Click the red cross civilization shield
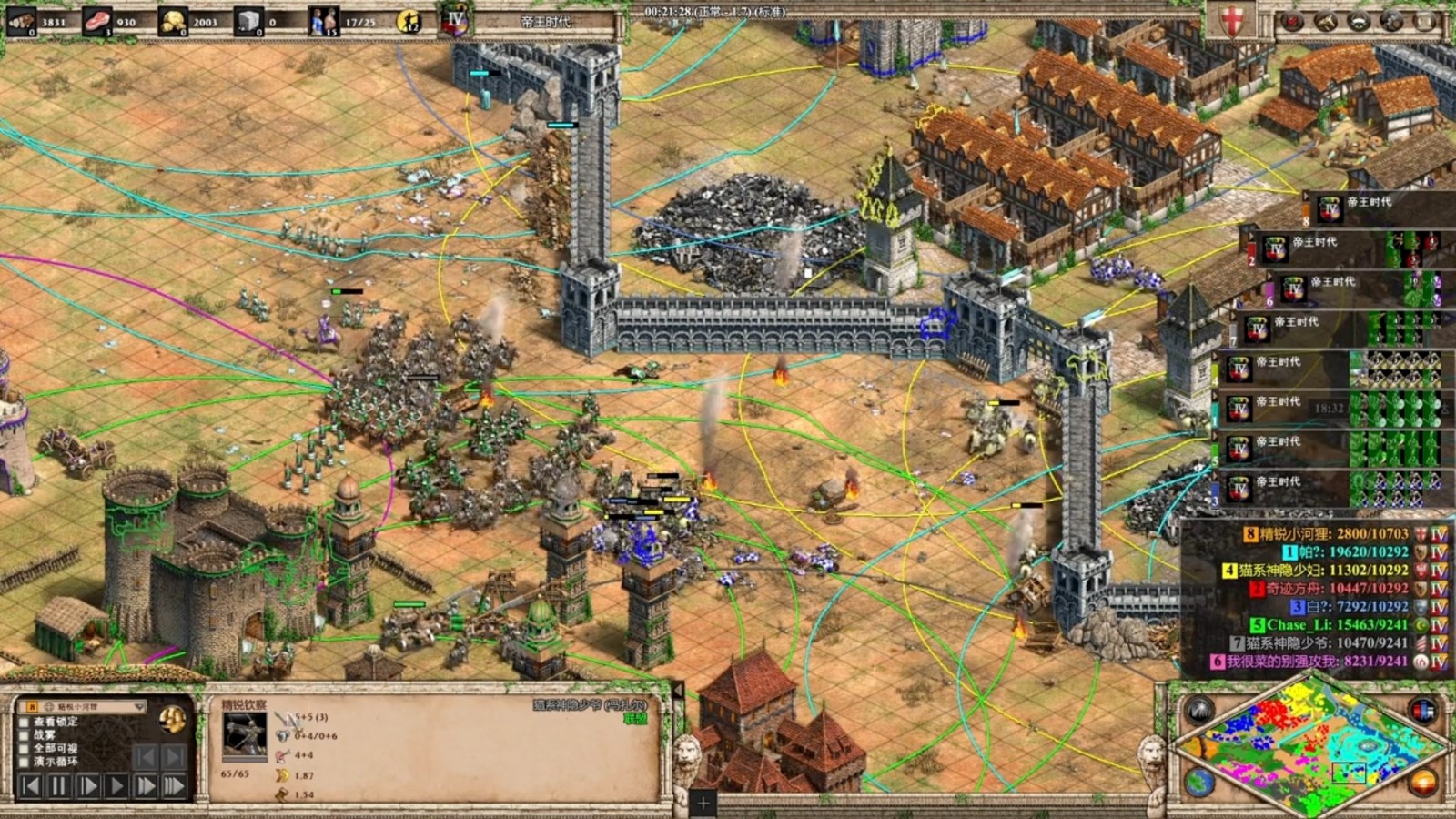Viewport: 1456px width, 819px height. [1231, 22]
